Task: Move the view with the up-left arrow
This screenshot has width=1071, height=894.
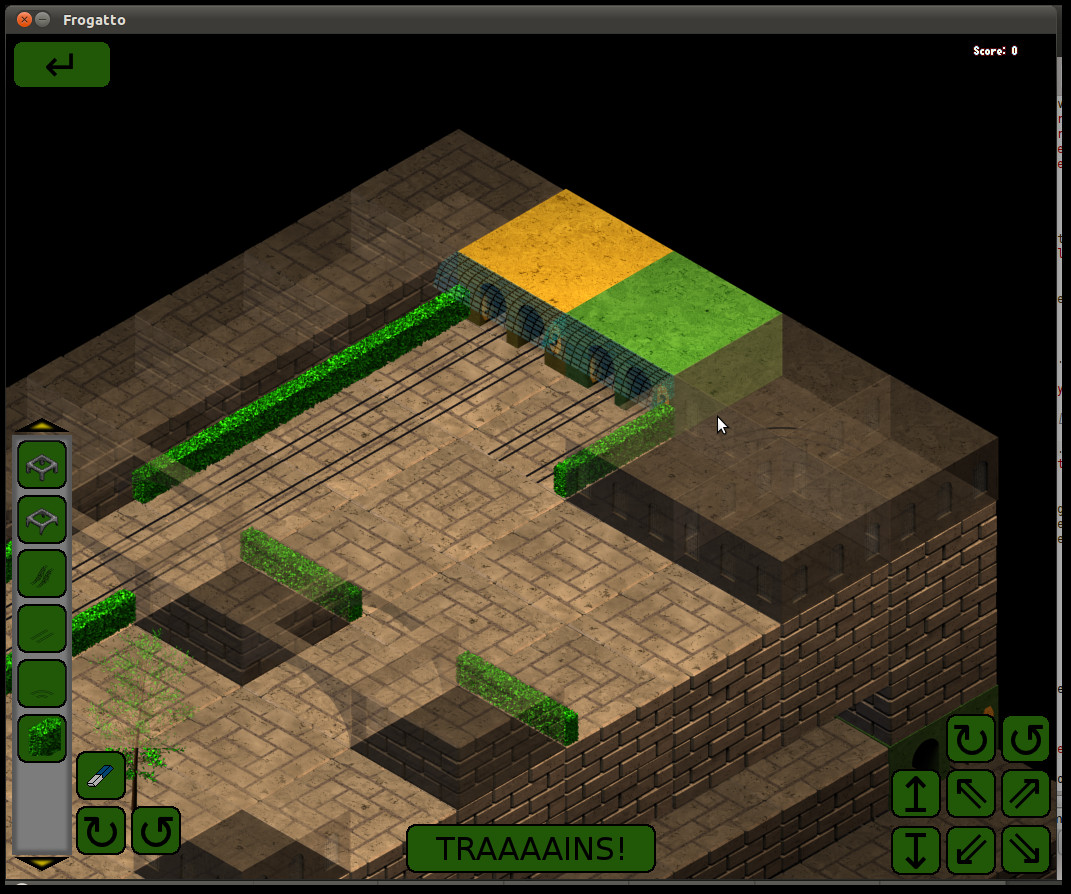Action: pyautogui.click(x=971, y=794)
